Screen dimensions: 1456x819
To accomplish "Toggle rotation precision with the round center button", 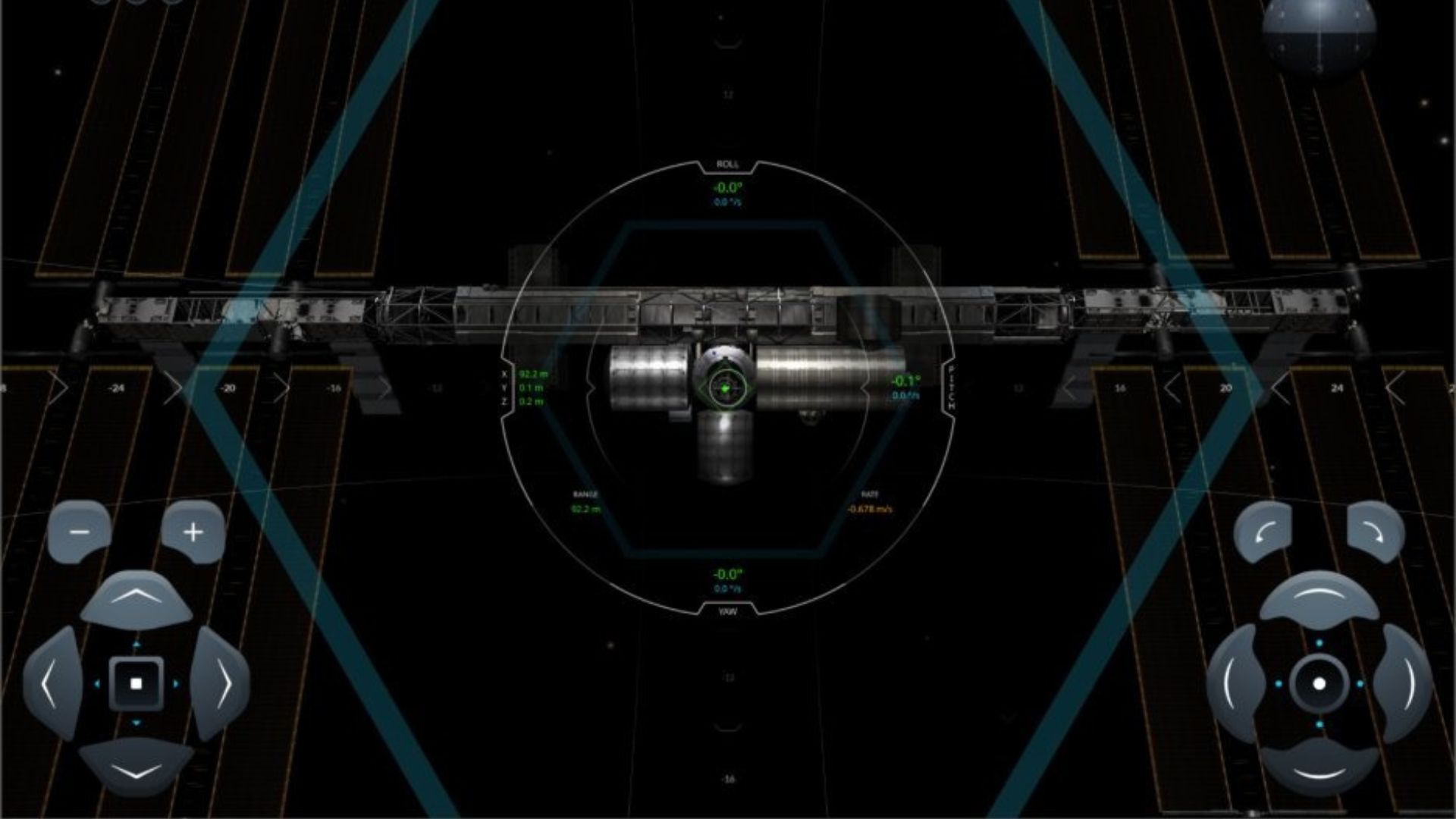I will [1319, 684].
